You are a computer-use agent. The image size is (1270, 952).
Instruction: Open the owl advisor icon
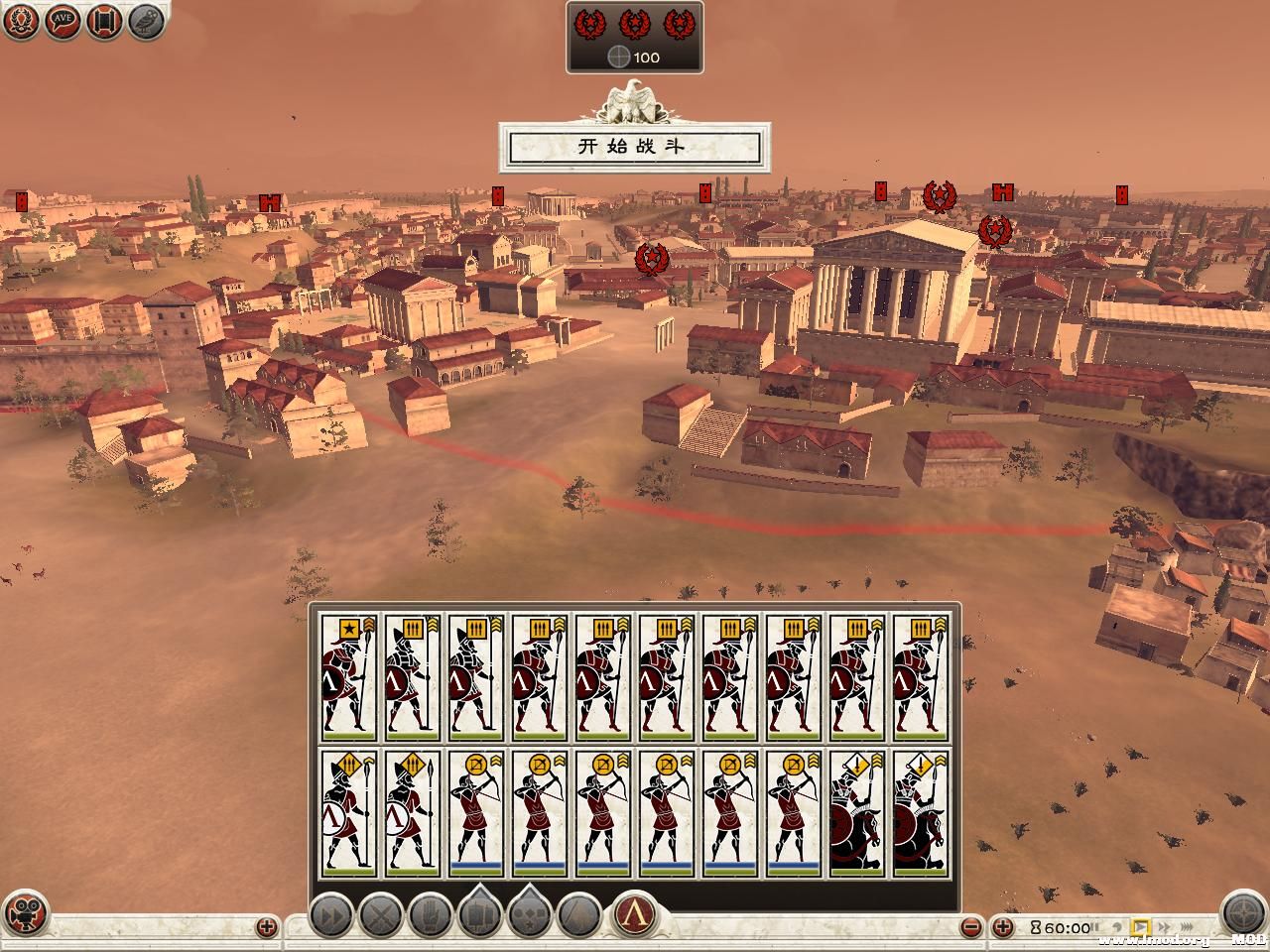[146, 21]
